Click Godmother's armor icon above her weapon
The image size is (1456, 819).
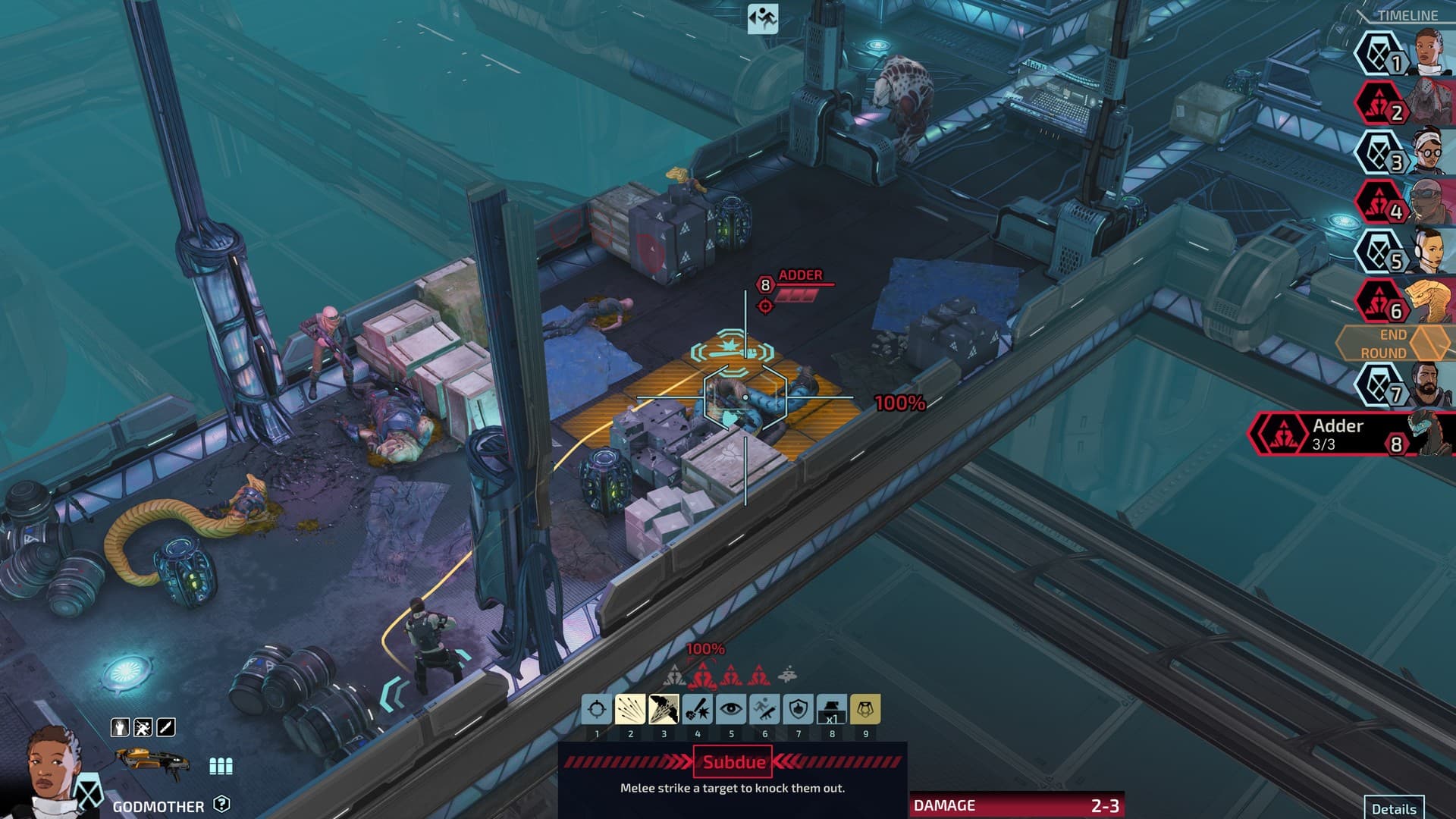click(121, 726)
